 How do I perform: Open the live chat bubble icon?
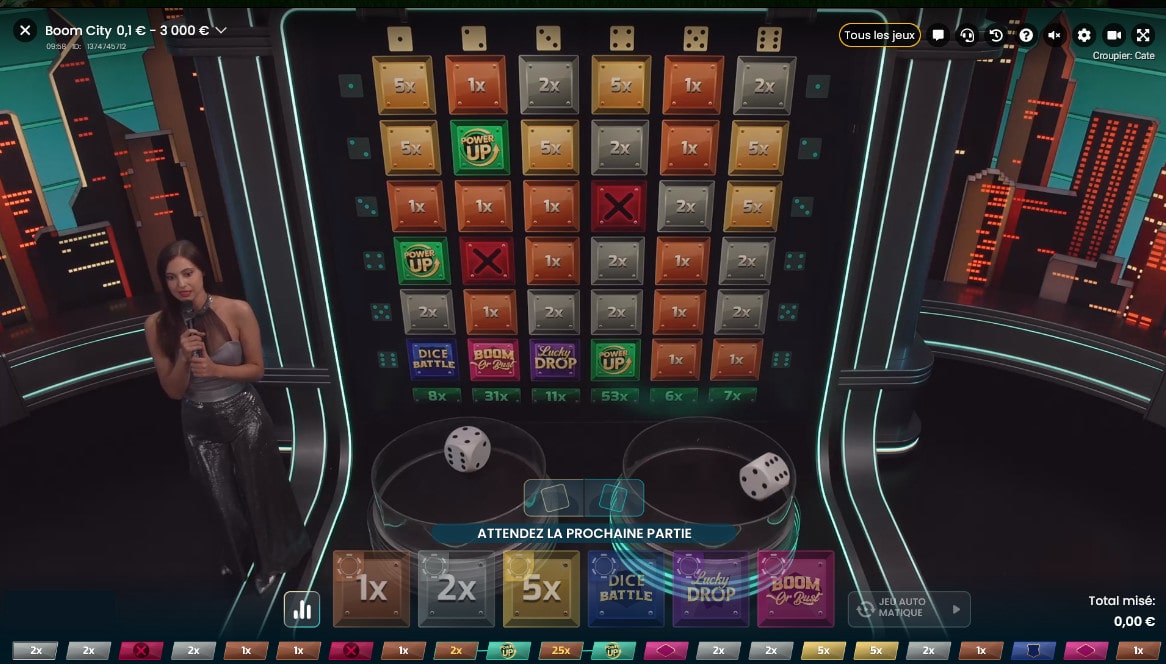[938, 35]
